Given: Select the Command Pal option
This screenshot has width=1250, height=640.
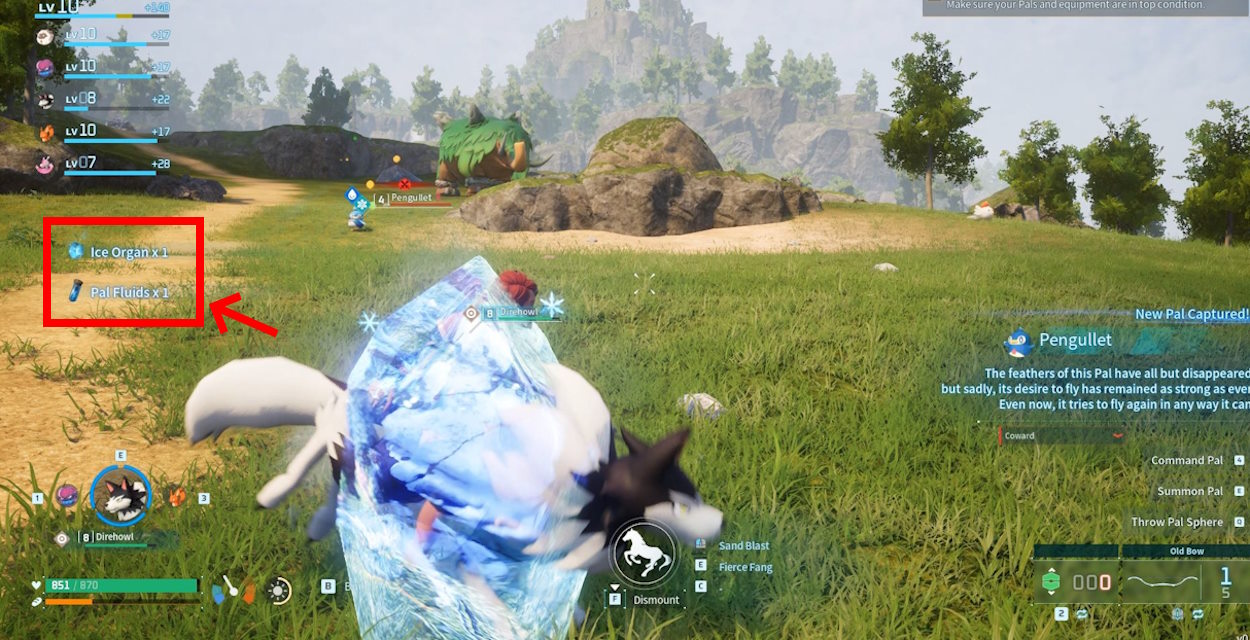Looking at the screenshot, I should tap(1187, 461).
